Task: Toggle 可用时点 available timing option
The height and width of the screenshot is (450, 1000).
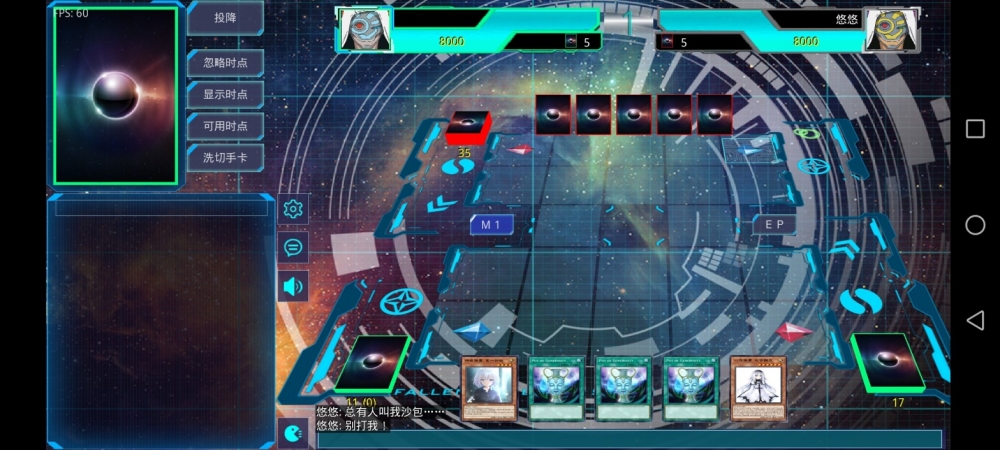Action: point(225,125)
